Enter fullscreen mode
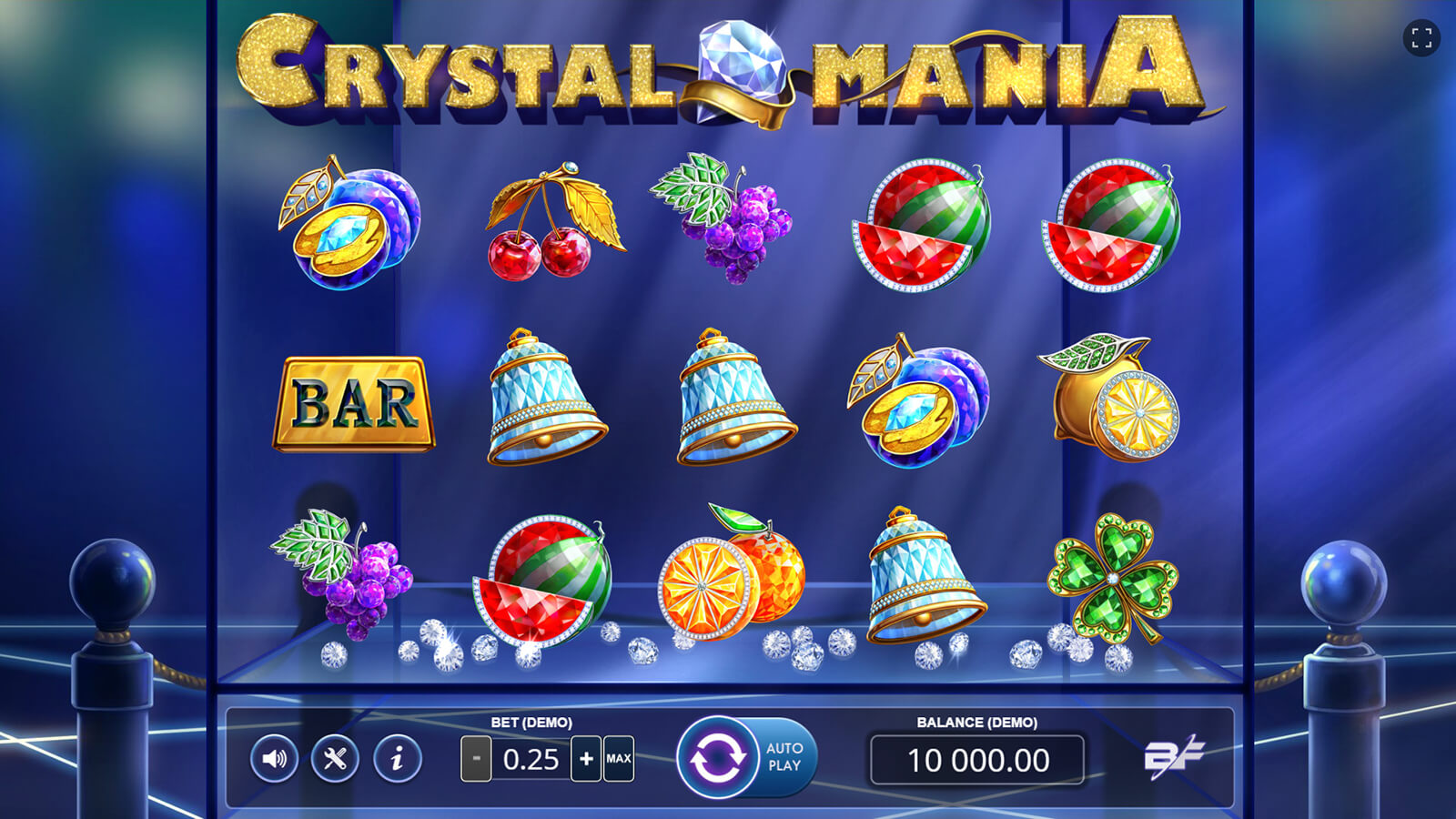 tap(1421, 38)
